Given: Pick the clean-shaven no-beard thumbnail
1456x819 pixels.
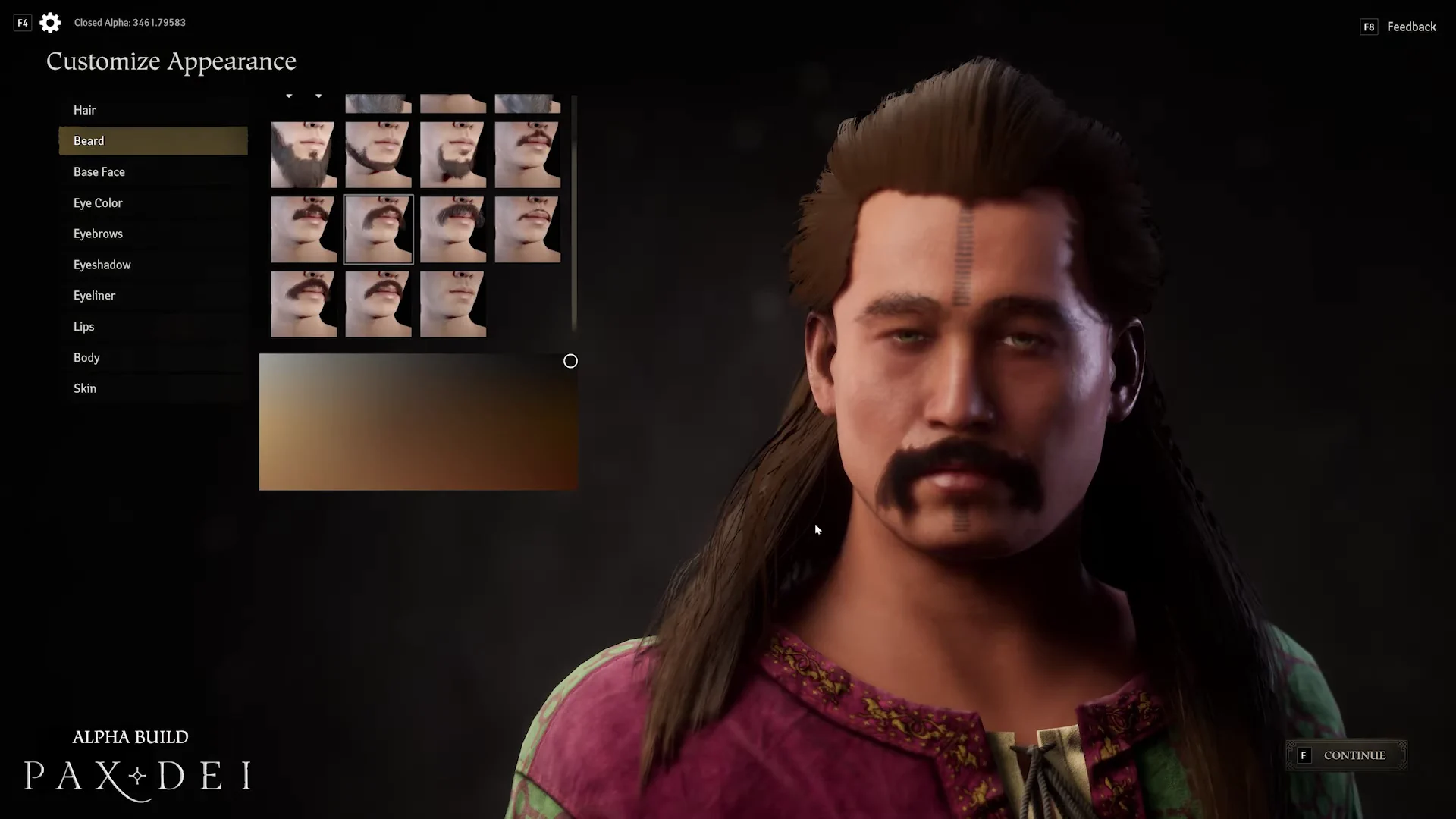Looking at the screenshot, I should click(453, 304).
